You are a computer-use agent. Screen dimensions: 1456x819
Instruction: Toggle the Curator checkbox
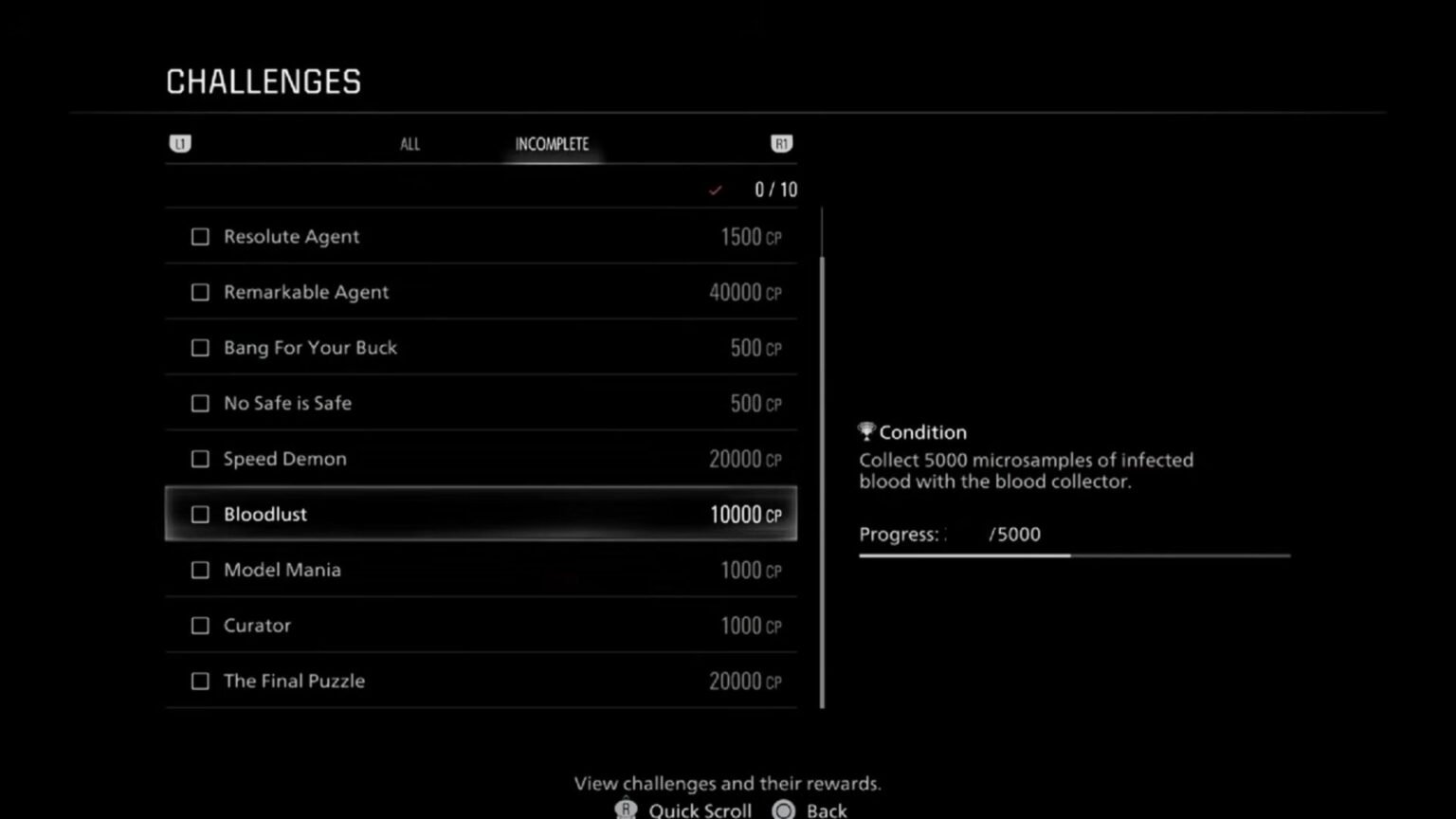pyautogui.click(x=200, y=626)
